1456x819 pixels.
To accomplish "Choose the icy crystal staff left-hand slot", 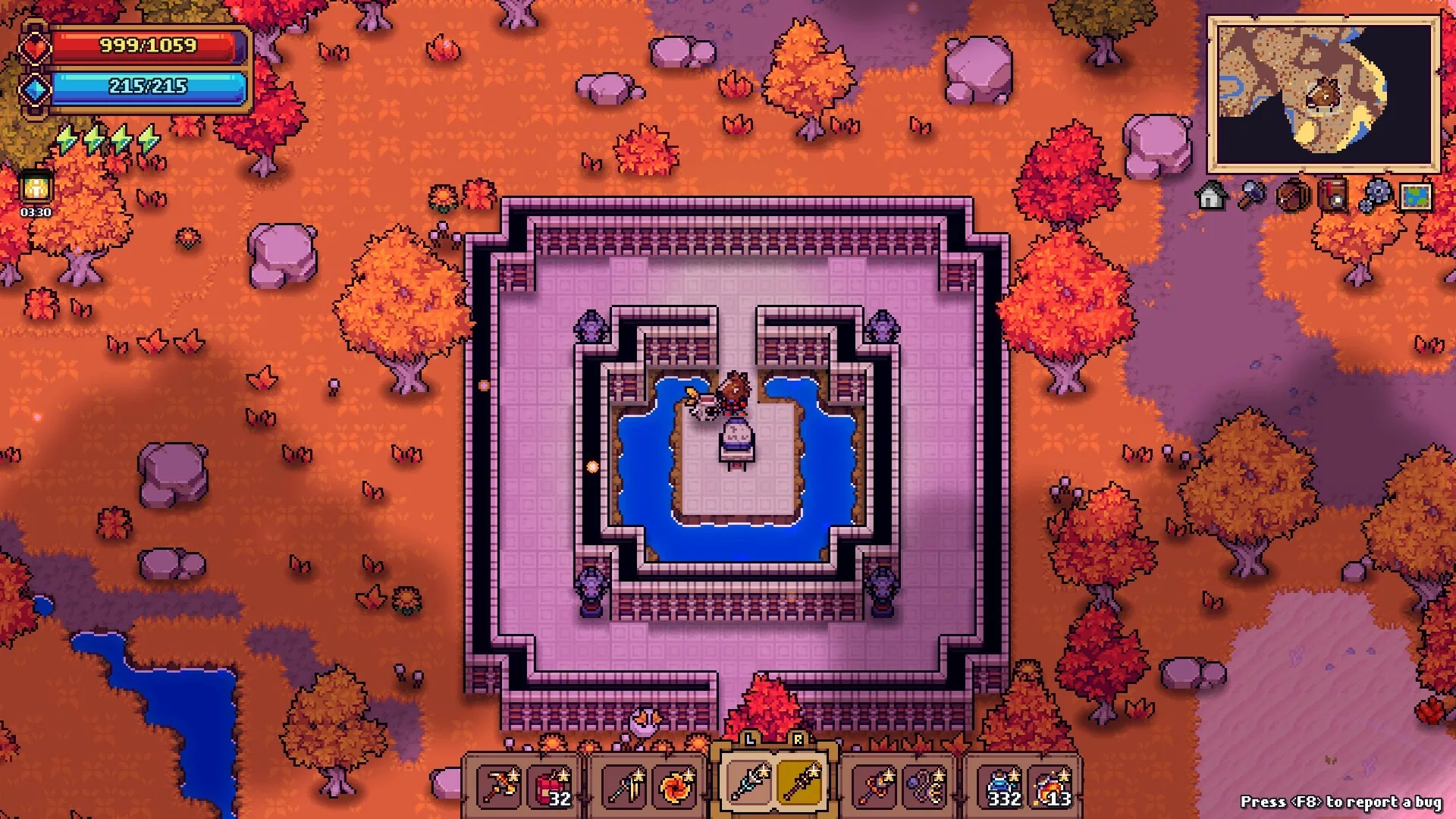I will point(749,783).
